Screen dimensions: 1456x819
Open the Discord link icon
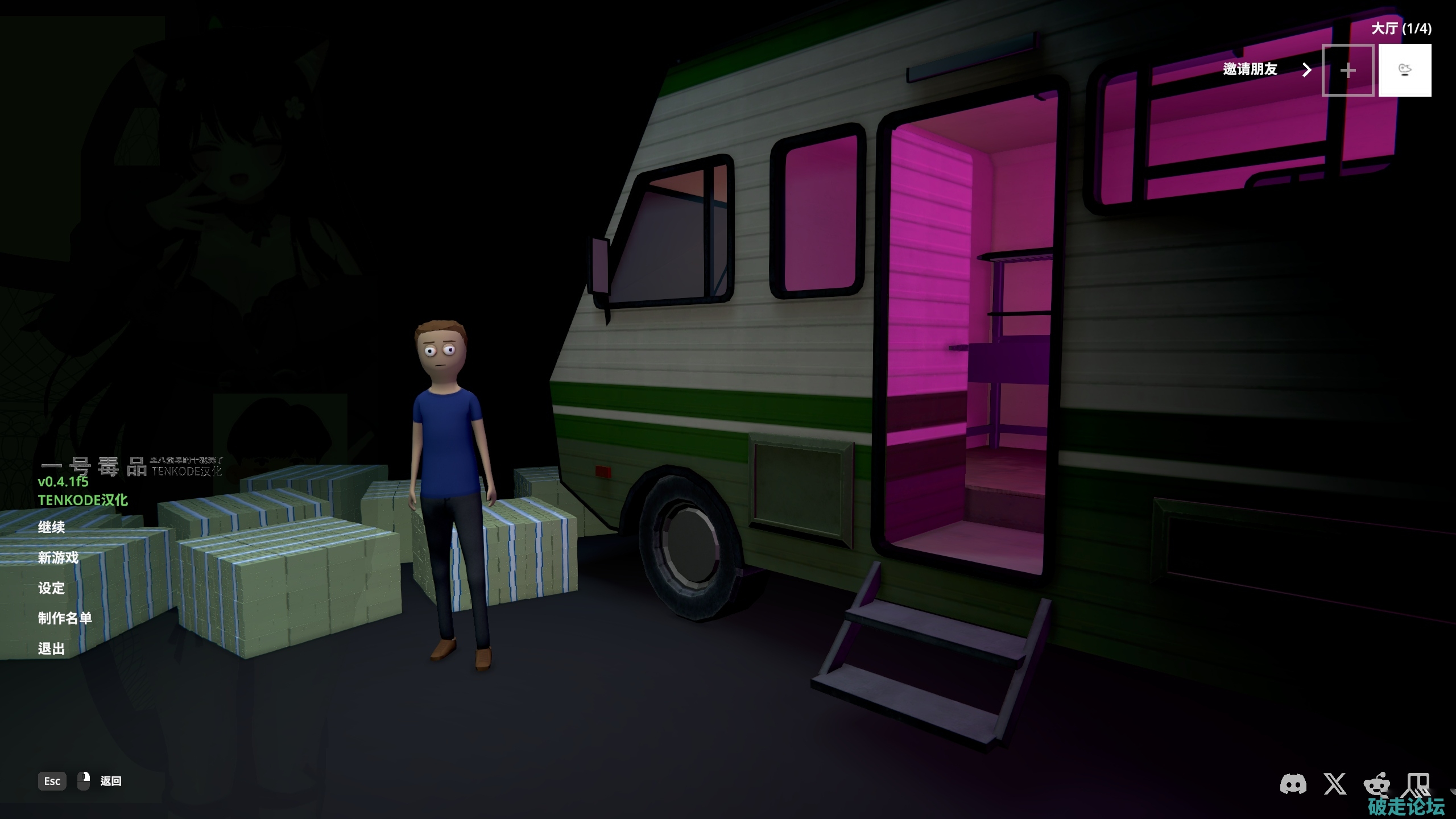point(1293,784)
